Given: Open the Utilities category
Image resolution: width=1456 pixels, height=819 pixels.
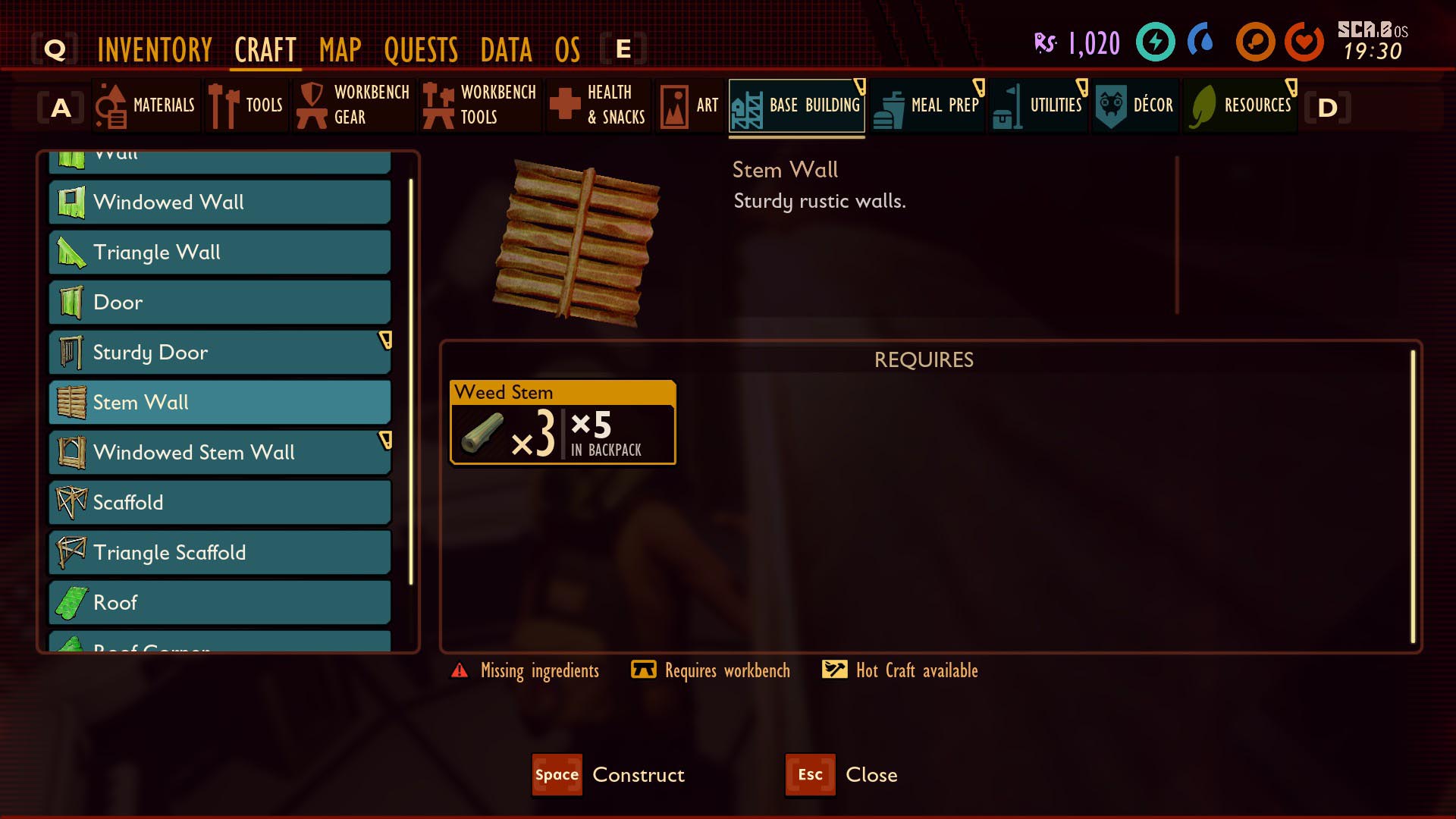Looking at the screenshot, I should pos(1039,105).
